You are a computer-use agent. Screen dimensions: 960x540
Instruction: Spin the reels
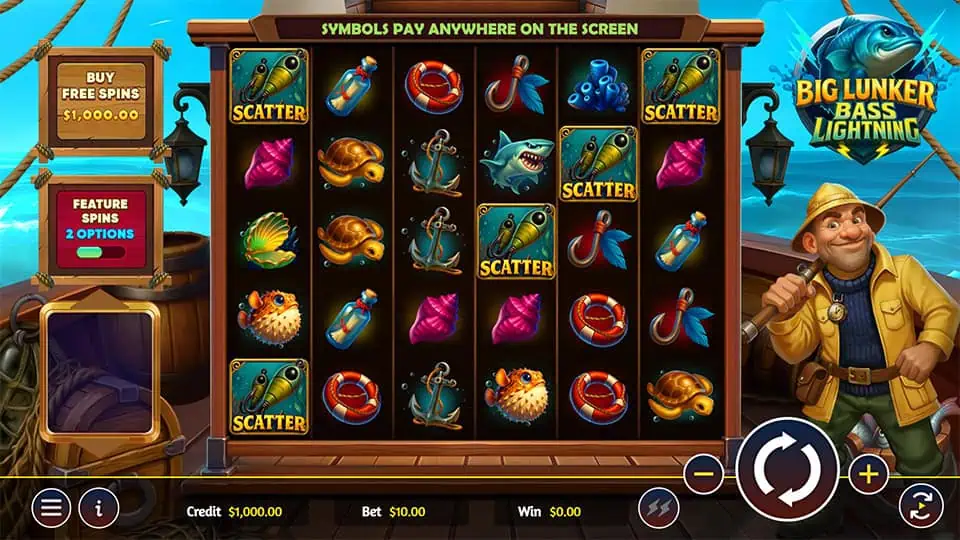click(x=786, y=467)
